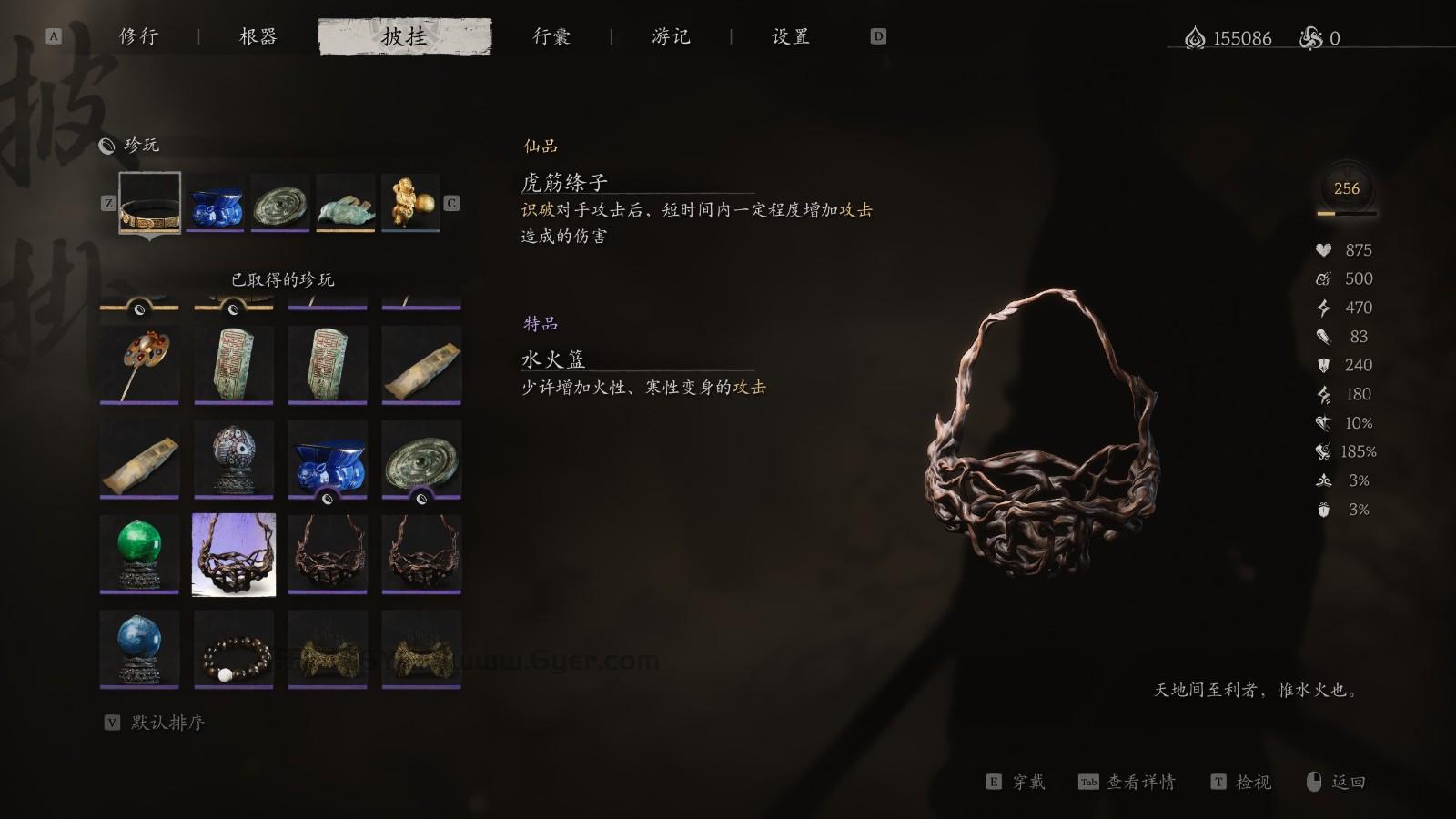Image resolution: width=1456 pixels, height=819 pixels.
Task: Click the 灵蕴 currency icon showing 155086
Action: coord(1195,37)
